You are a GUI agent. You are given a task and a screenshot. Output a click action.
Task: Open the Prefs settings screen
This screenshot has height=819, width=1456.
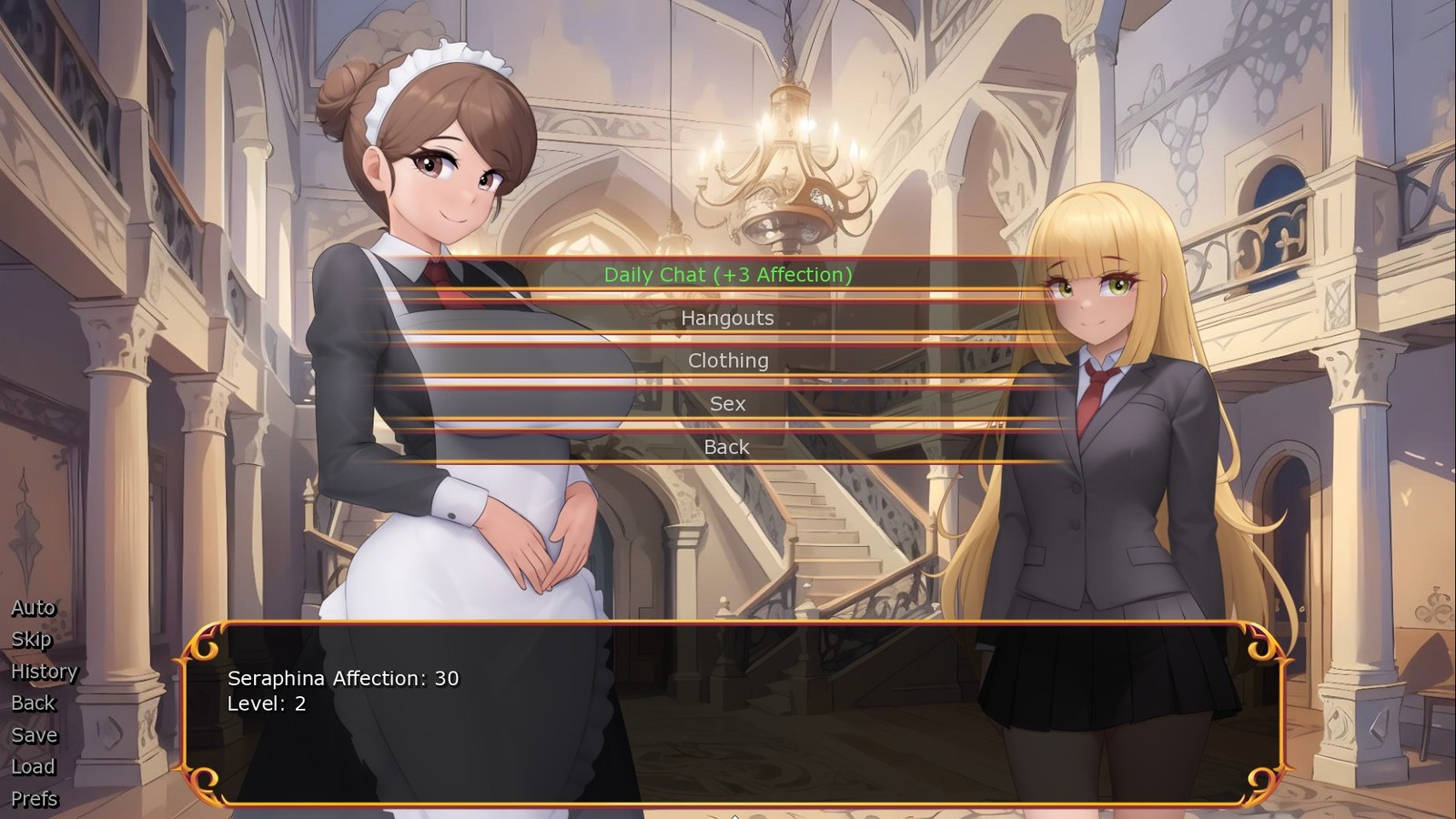33,798
